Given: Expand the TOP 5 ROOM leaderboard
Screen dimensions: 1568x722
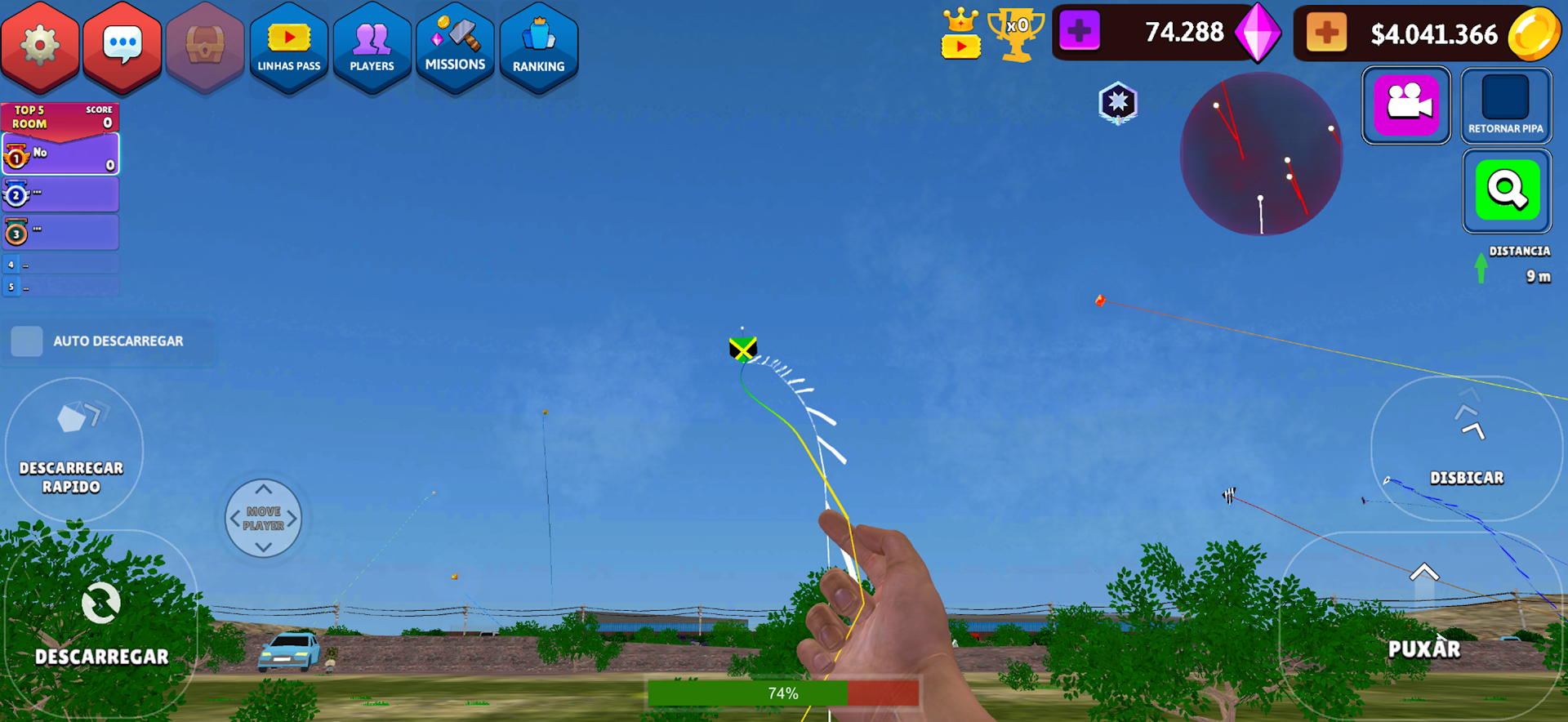Looking at the screenshot, I should point(60,116).
